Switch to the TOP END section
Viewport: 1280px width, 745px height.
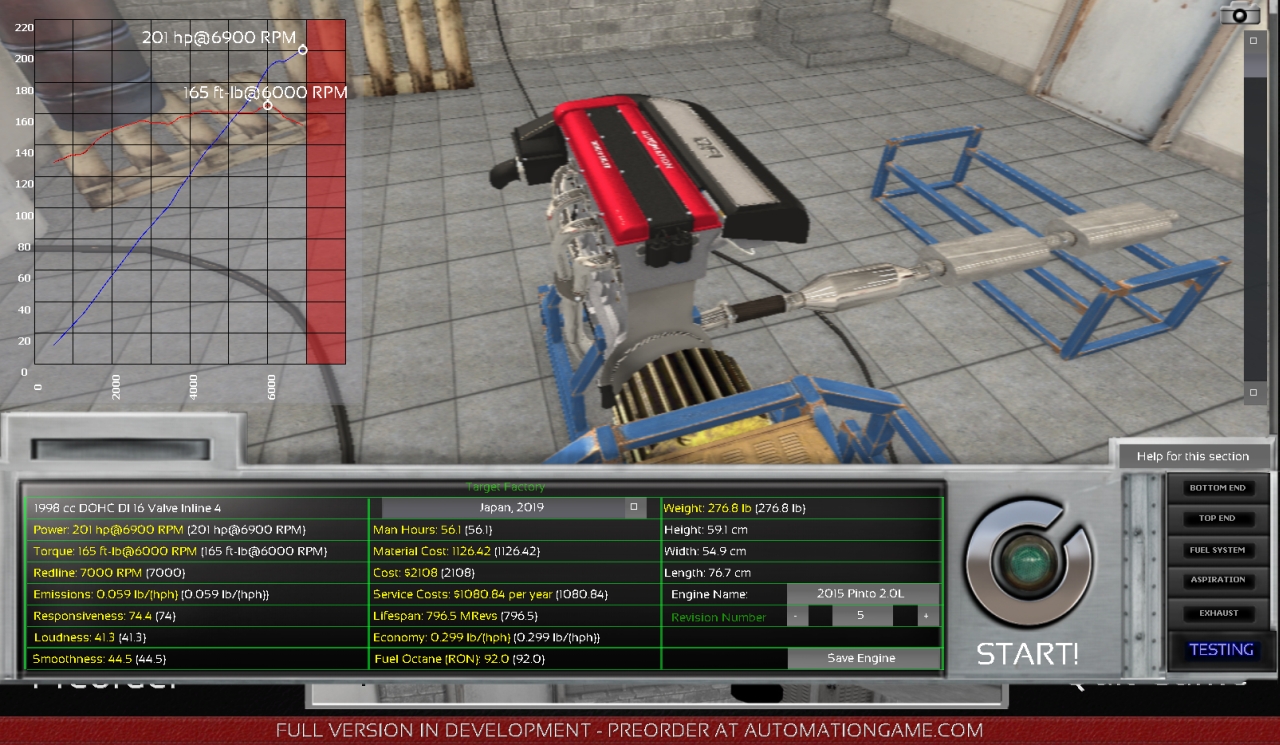[x=1217, y=518]
